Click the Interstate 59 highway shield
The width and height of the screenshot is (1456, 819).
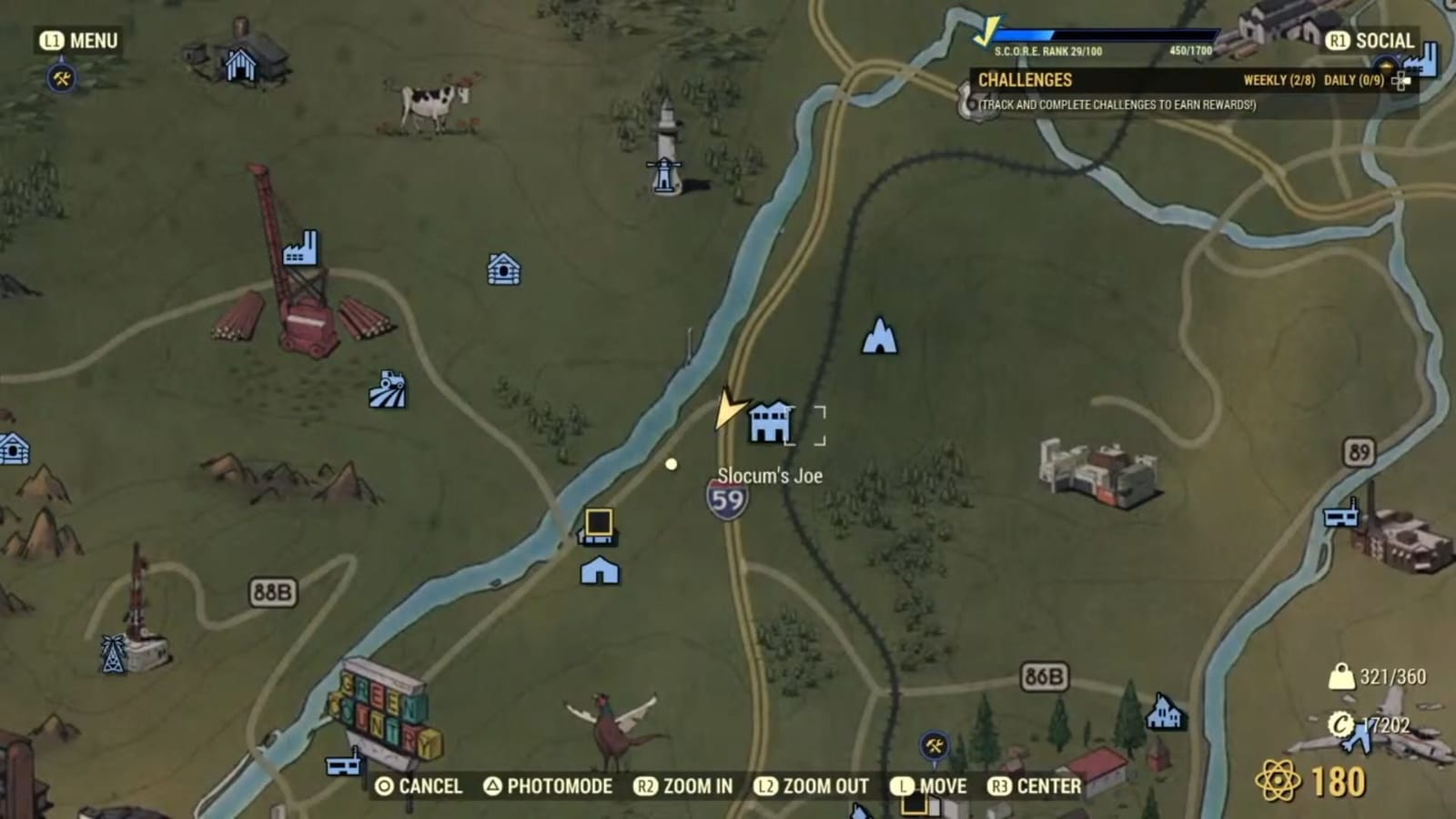pos(725,500)
